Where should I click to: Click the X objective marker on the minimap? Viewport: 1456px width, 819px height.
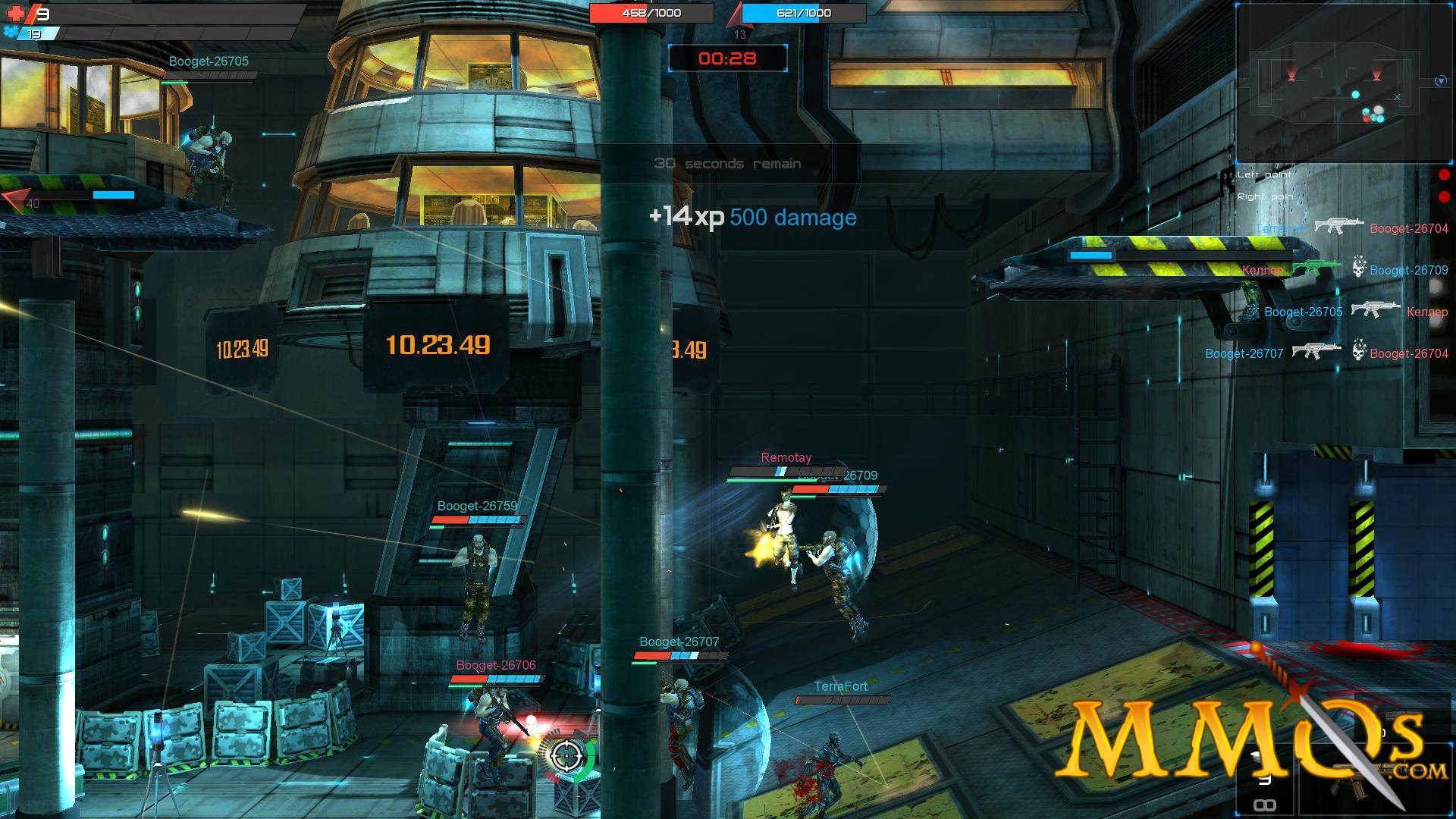click(x=1397, y=97)
